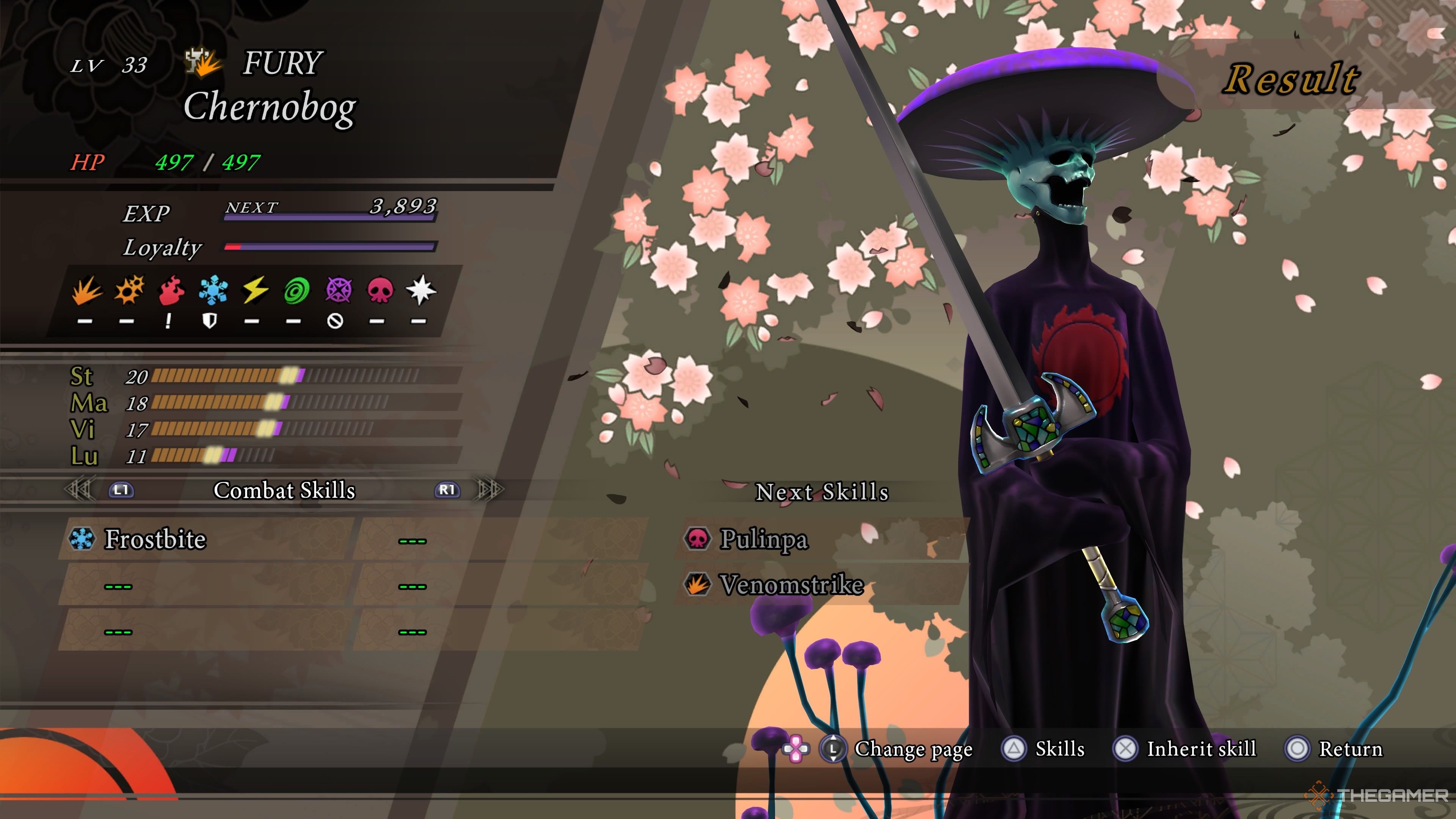The height and width of the screenshot is (819, 1456).
Task: Click the electric lightning bolt affinity icon
Action: pyautogui.click(x=255, y=290)
